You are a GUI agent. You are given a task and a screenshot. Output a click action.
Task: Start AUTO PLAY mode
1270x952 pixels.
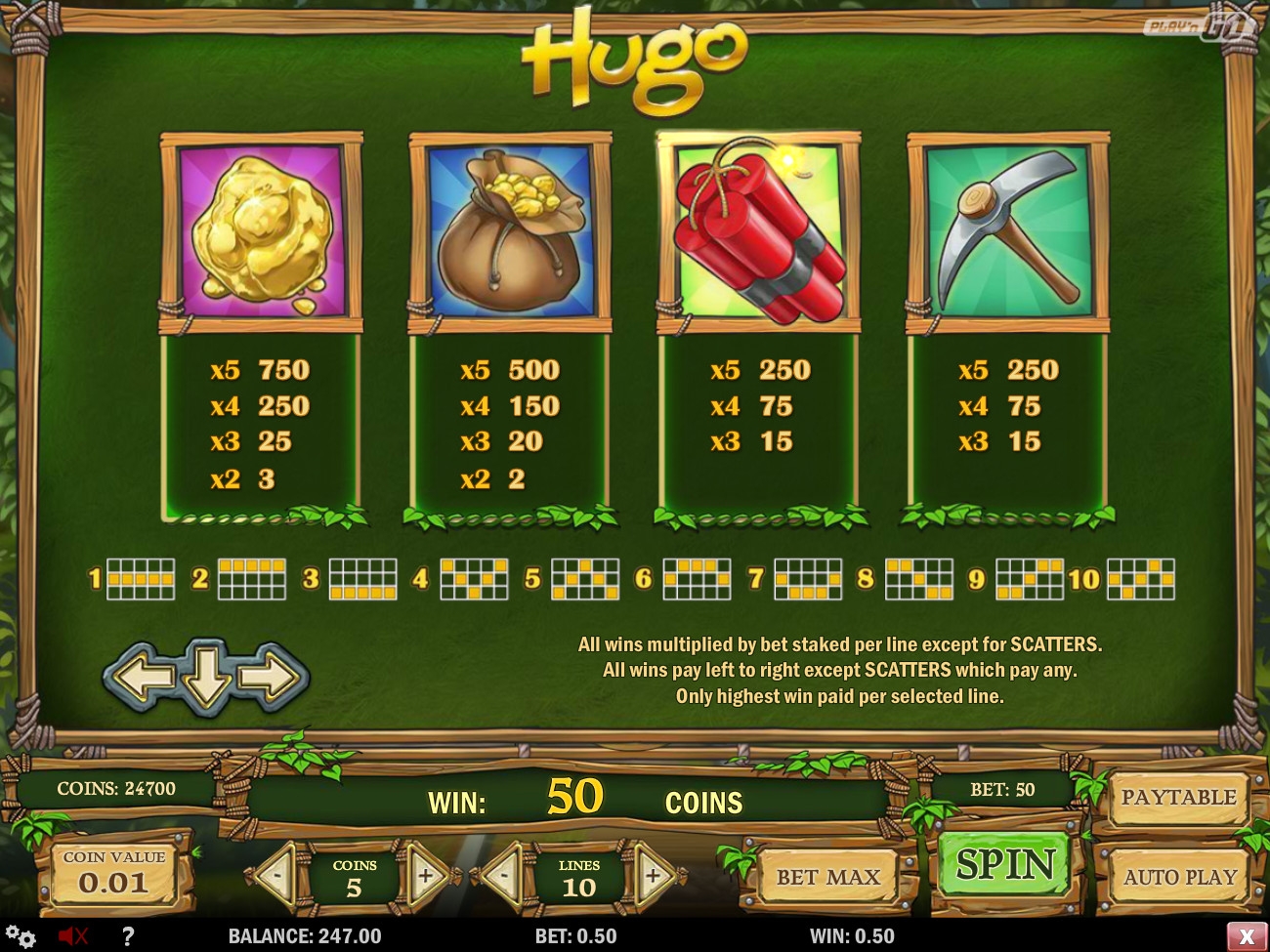(1179, 877)
